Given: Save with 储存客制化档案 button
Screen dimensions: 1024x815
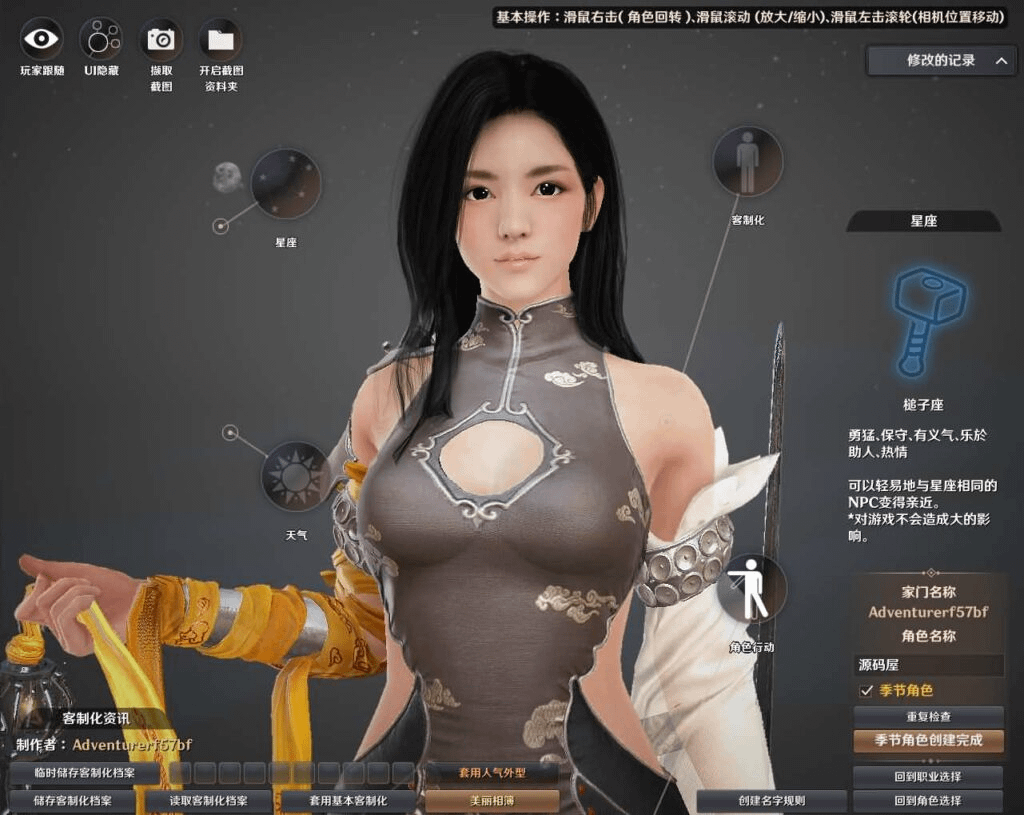Looking at the screenshot, I should 72,801.
